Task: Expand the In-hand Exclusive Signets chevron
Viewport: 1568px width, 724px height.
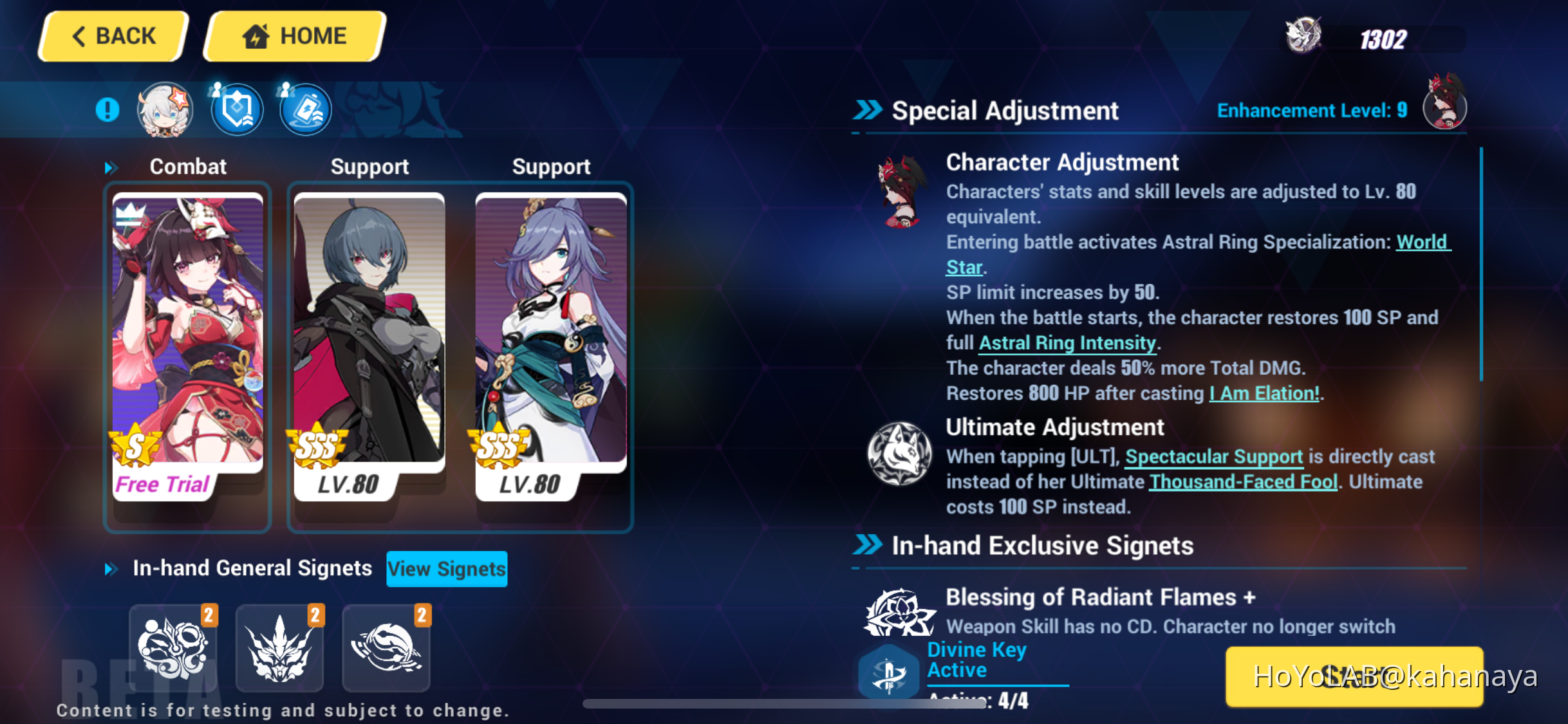Action: coord(867,544)
